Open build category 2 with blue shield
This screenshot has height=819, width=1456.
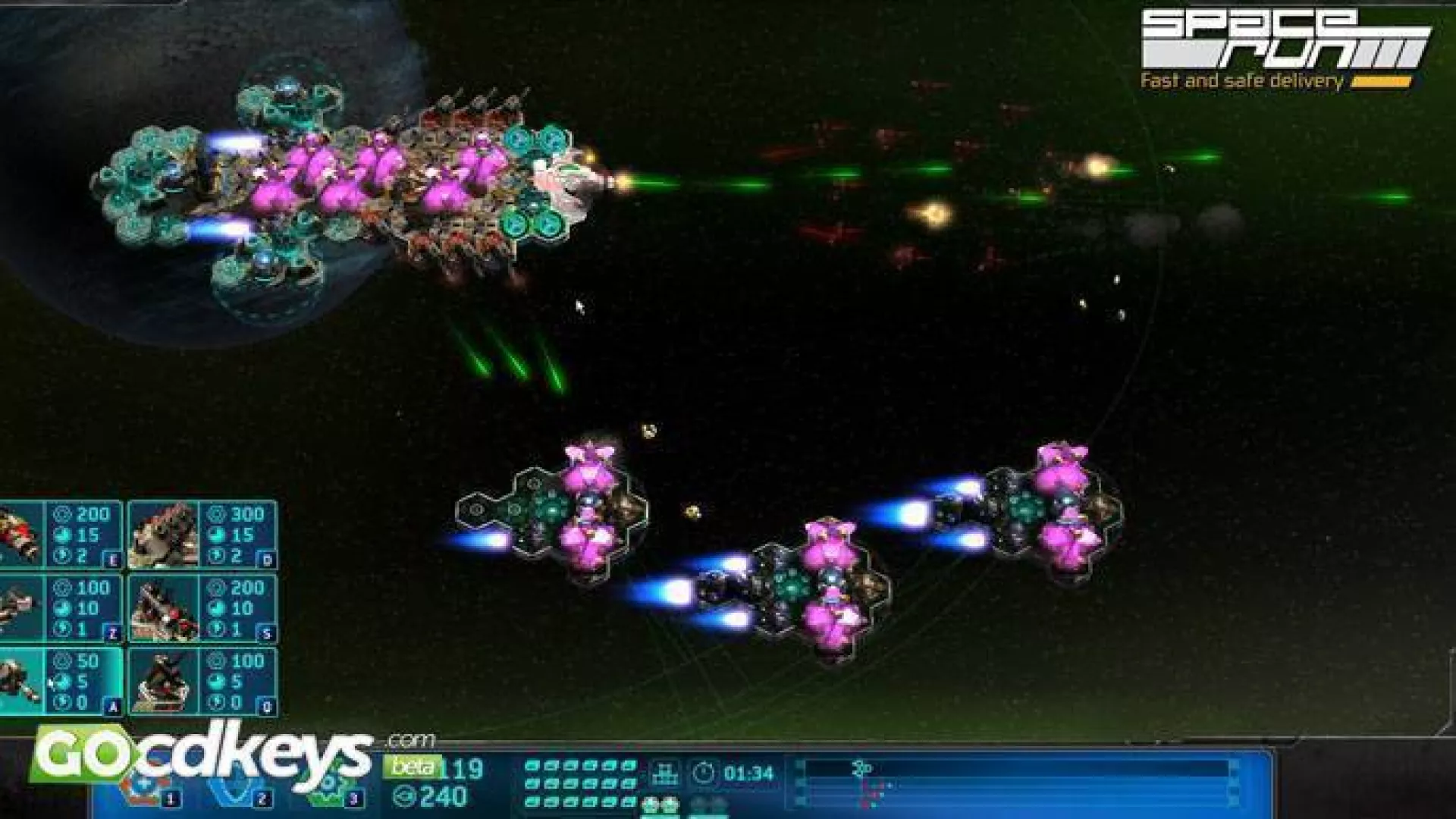pos(235,789)
